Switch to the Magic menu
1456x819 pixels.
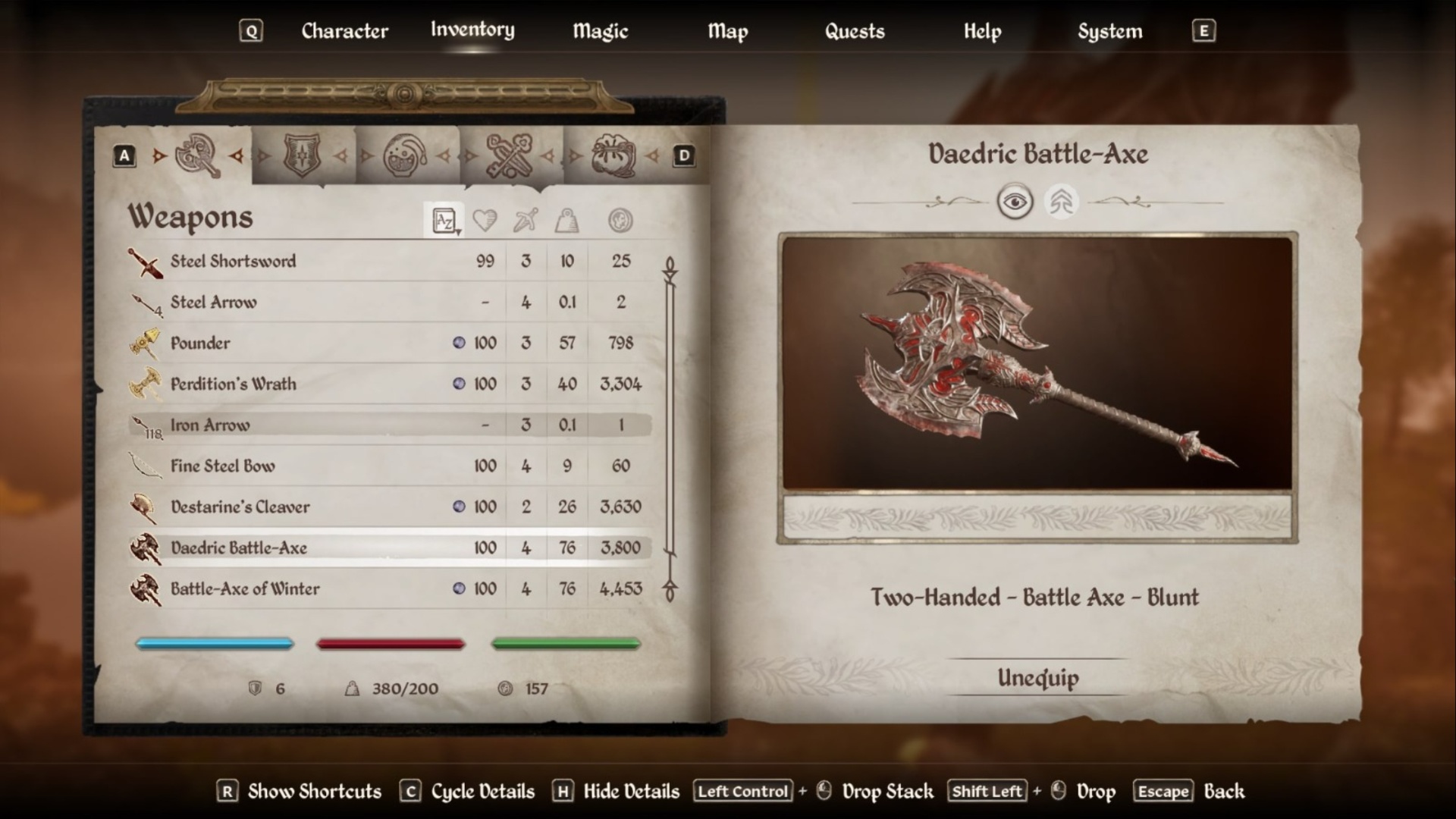point(600,31)
